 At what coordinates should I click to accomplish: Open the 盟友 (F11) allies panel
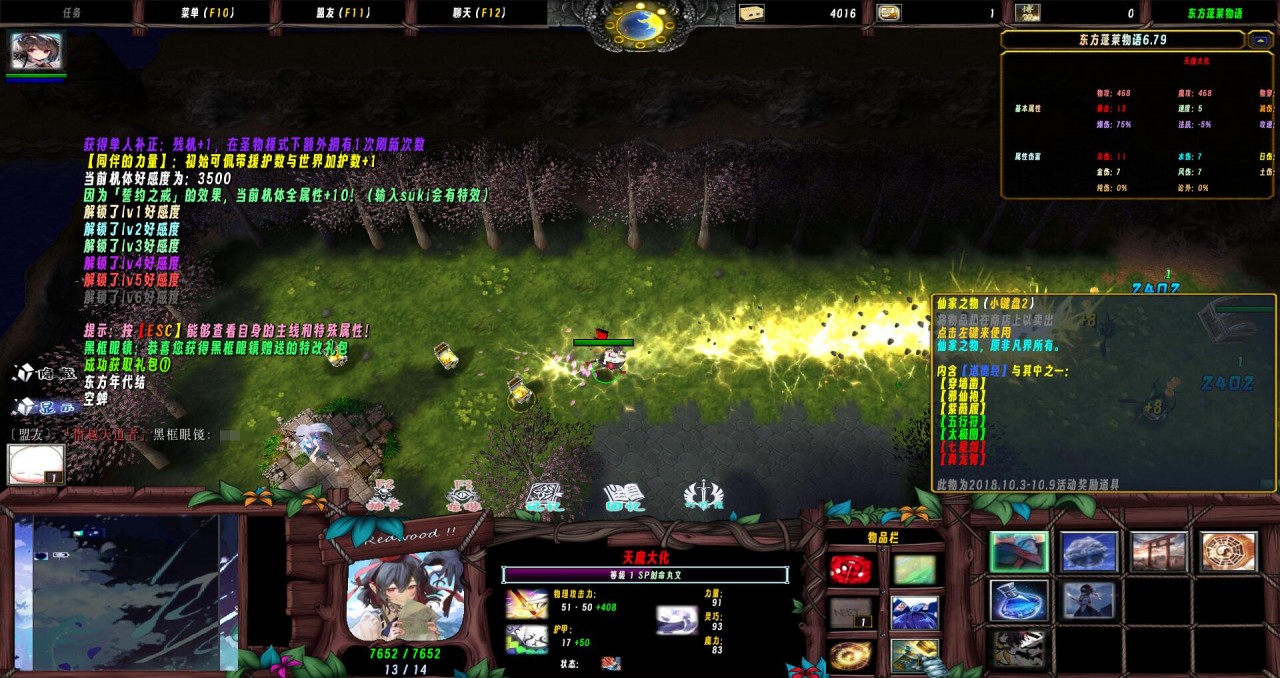342,13
